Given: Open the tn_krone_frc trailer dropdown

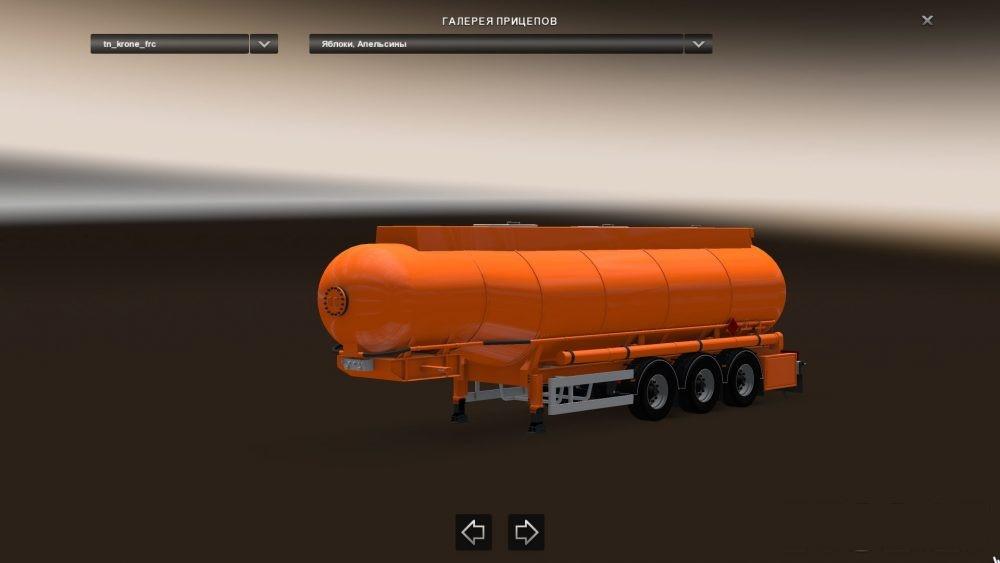Looking at the screenshot, I should pyautogui.click(x=264, y=44).
